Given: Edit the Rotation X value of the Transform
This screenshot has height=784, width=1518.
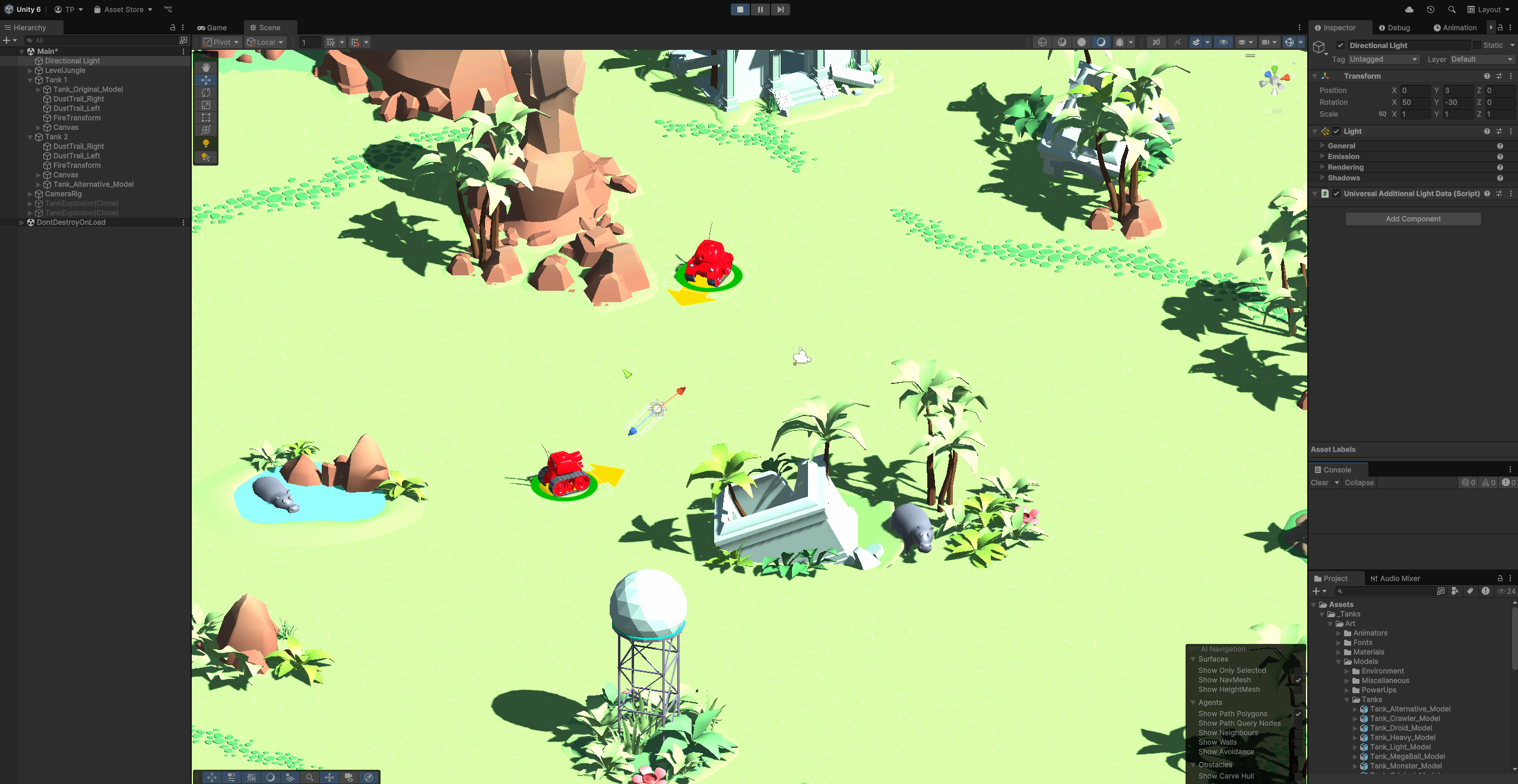Looking at the screenshot, I should click(1416, 102).
